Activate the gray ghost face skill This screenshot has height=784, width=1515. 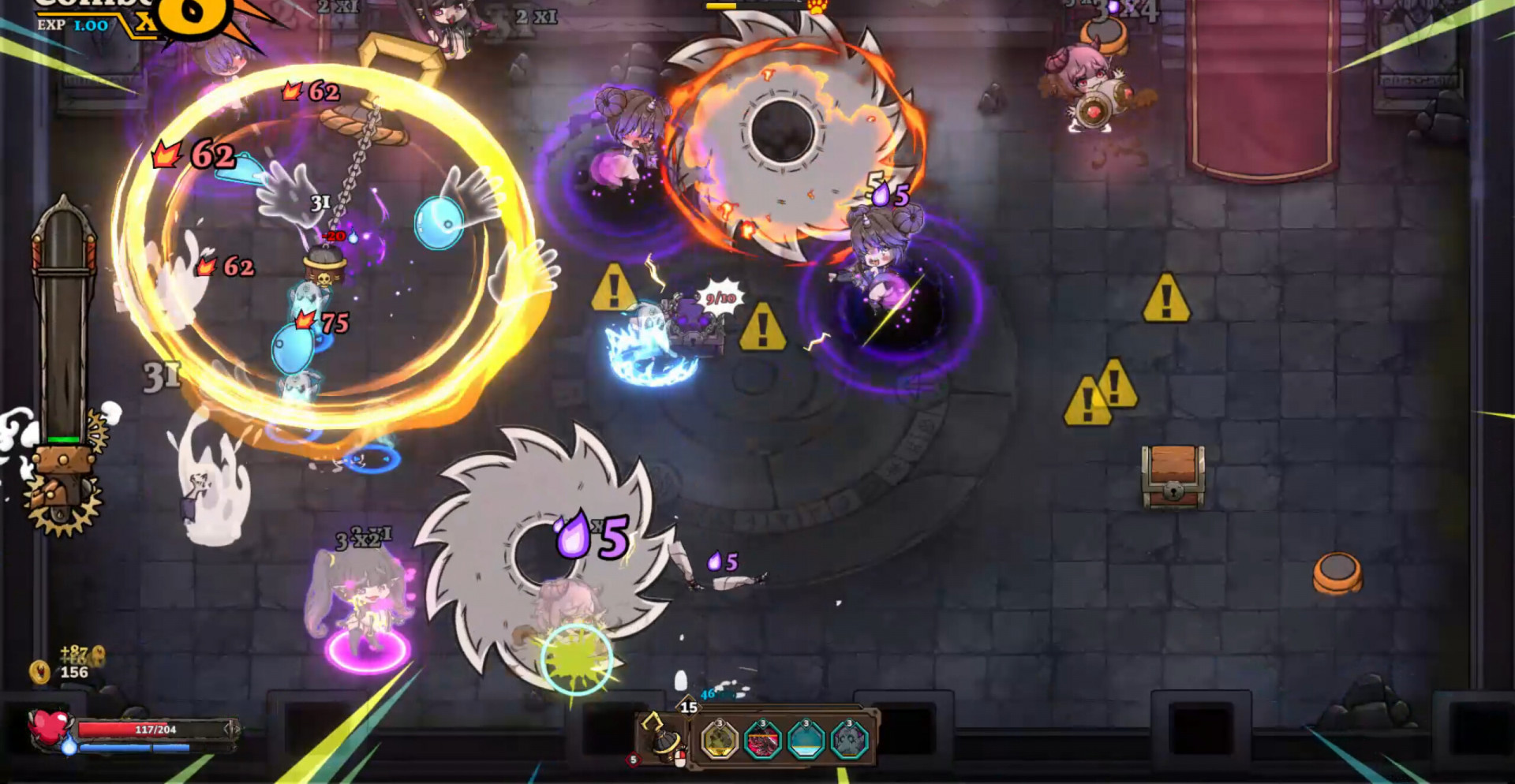[849, 741]
